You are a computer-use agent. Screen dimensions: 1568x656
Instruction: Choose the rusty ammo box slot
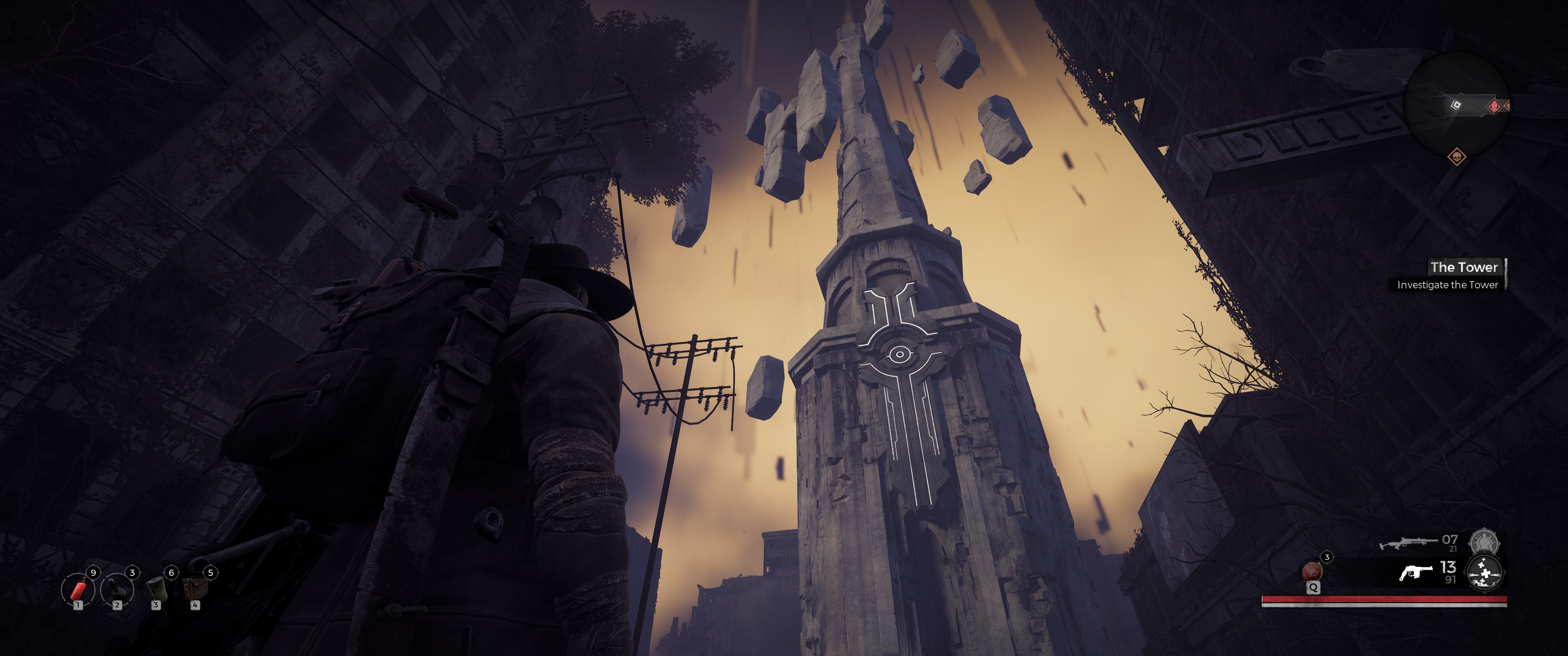click(195, 589)
